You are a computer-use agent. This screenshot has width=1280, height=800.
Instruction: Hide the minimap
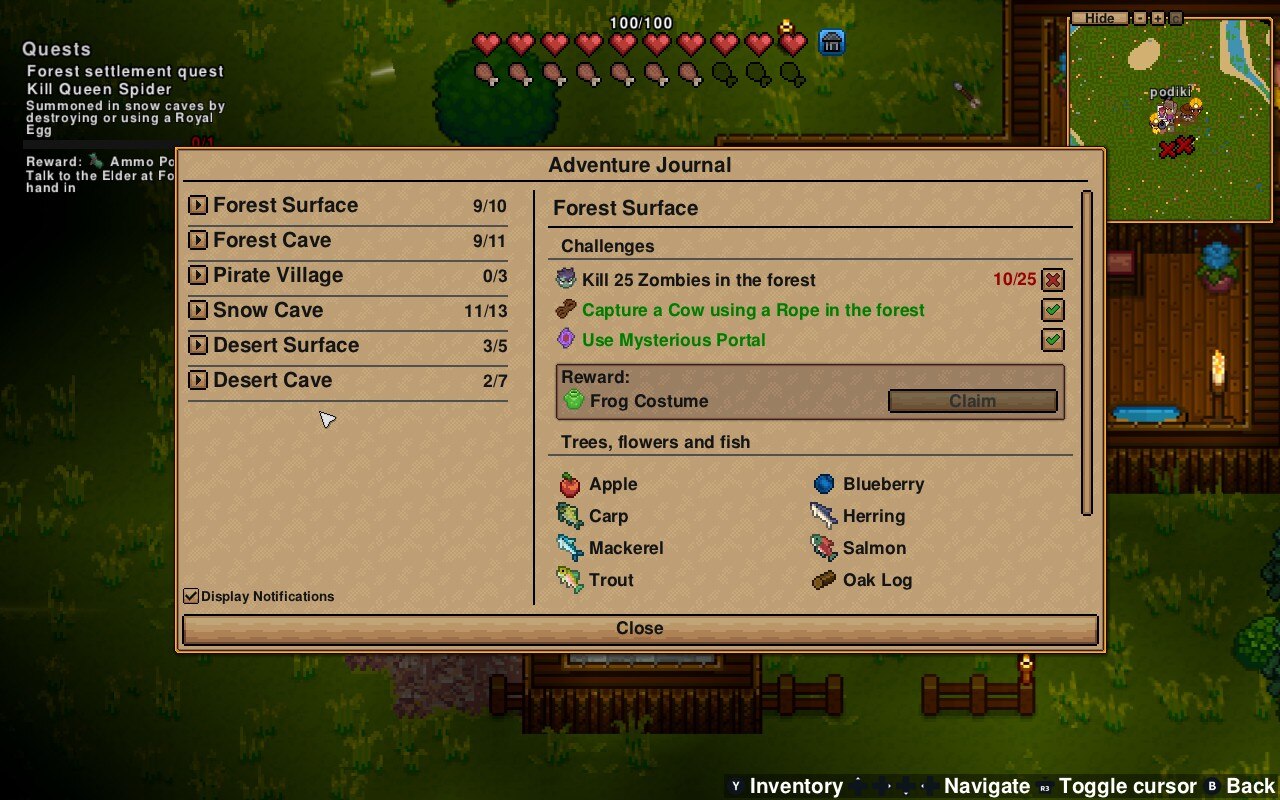click(x=1099, y=18)
